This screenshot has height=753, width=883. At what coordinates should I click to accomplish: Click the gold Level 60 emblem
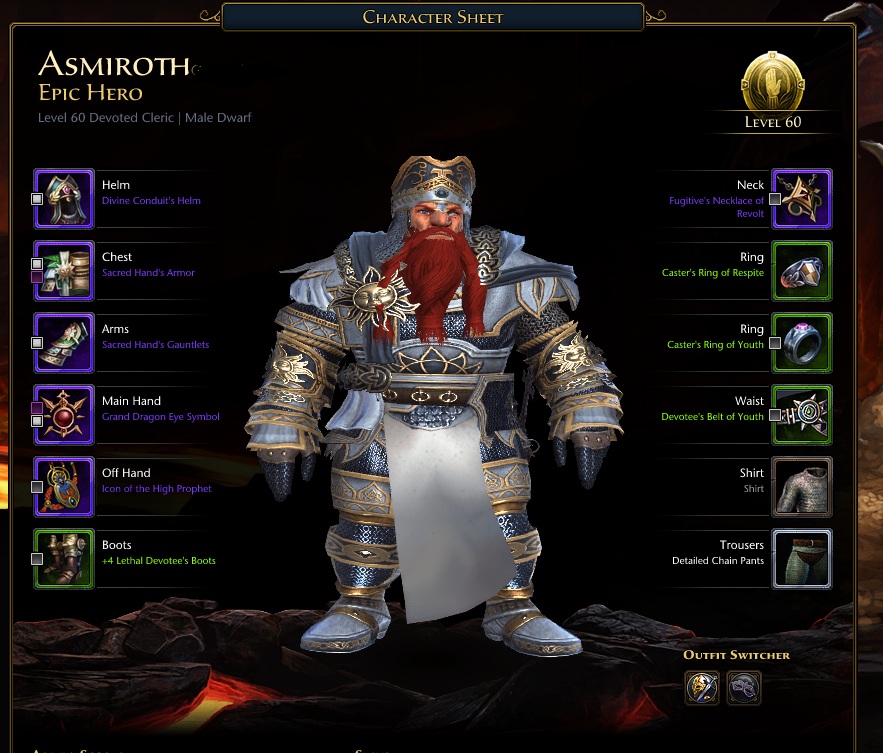[x=772, y=84]
